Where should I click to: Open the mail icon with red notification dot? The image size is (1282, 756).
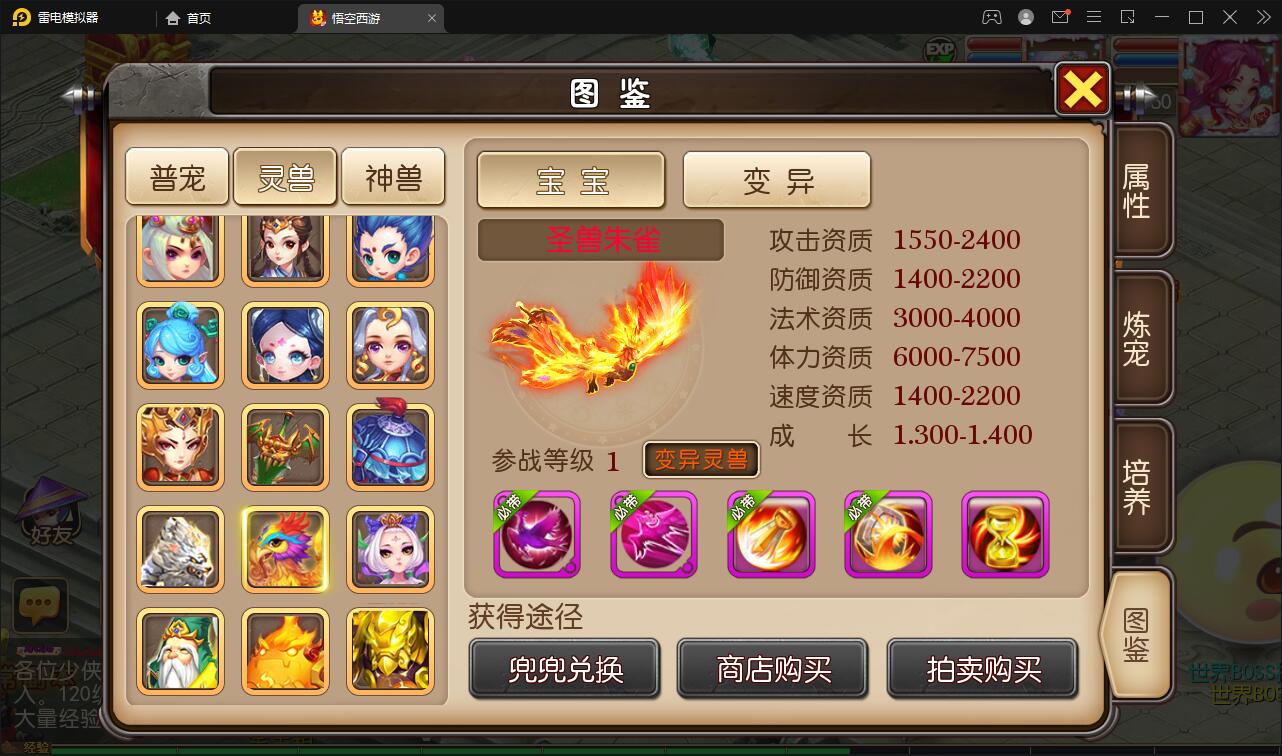(1061, 17)
